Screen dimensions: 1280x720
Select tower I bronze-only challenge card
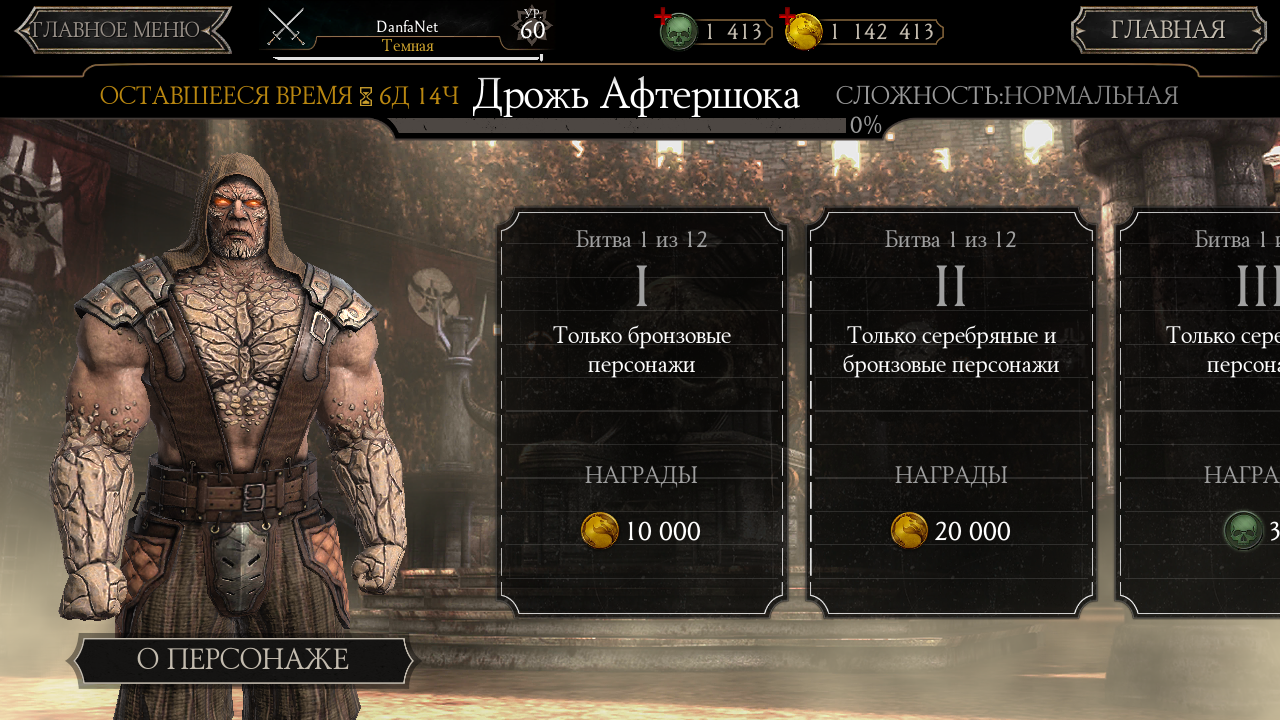pos(642,411)
